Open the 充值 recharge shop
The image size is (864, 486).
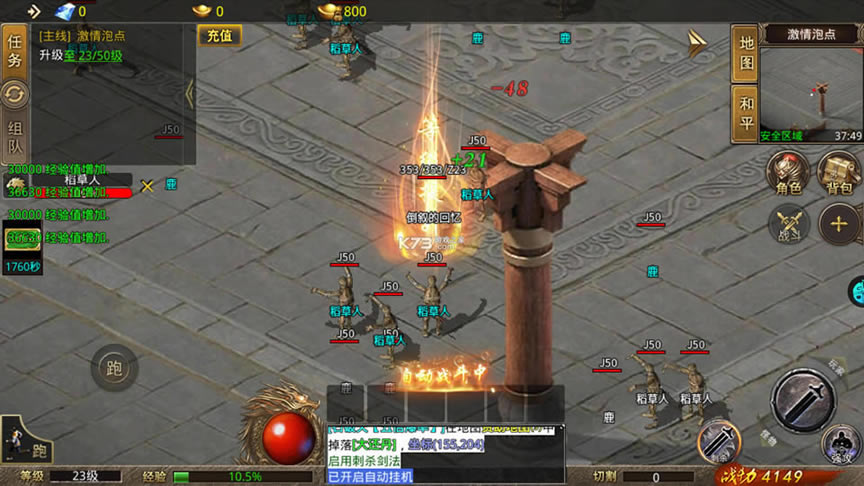[x=219, y=36]
